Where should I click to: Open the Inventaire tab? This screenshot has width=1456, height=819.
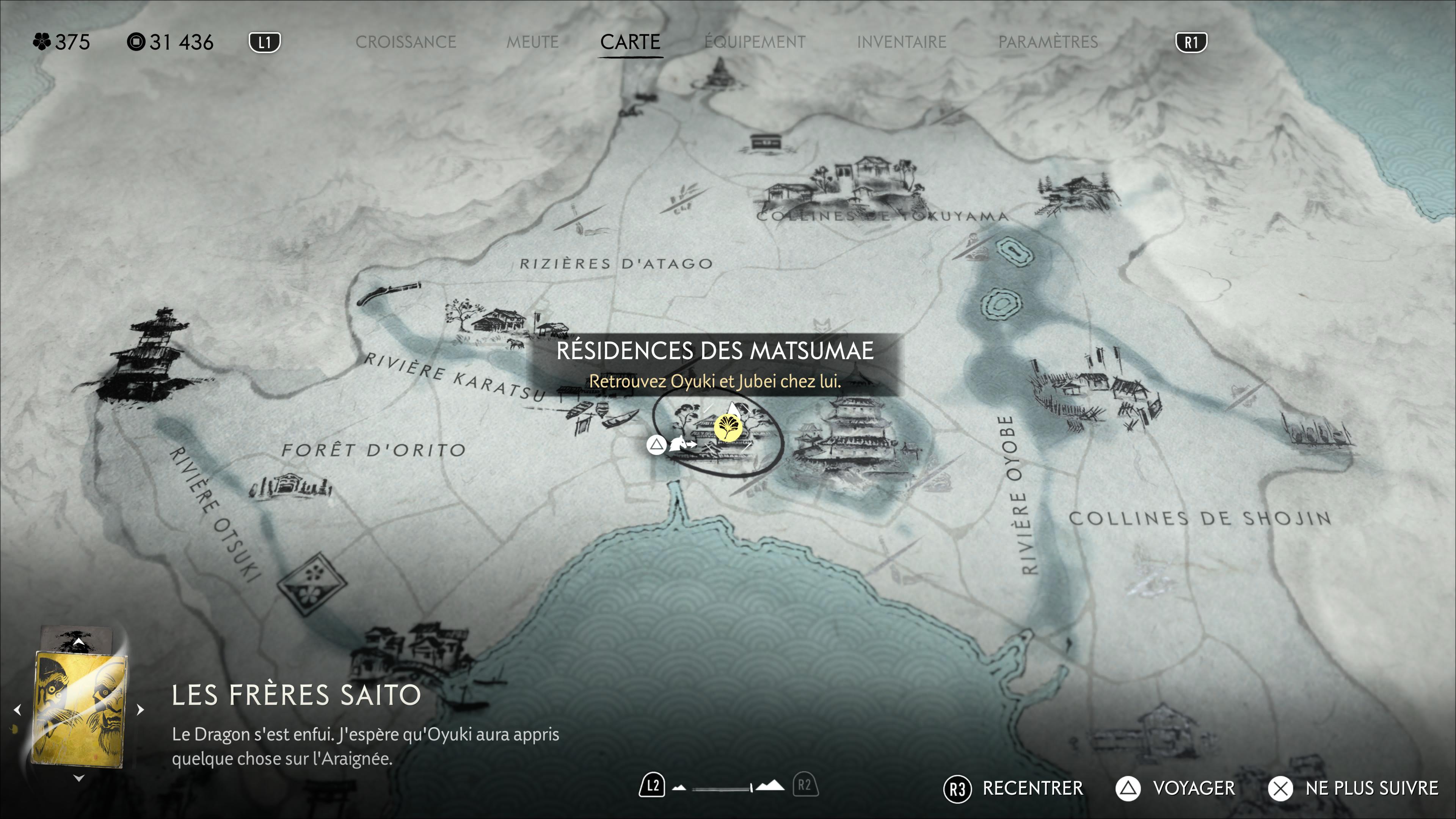901,42
